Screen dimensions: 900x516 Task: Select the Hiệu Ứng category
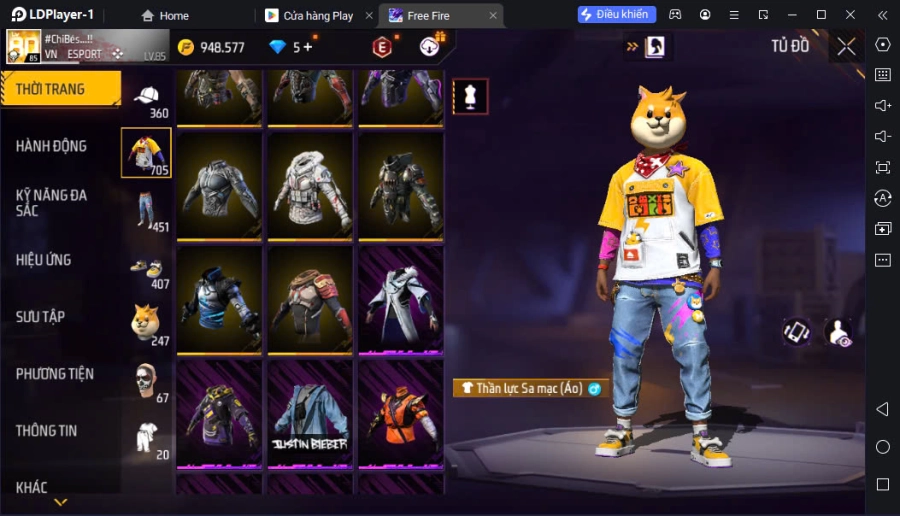(x=44, y=260)
